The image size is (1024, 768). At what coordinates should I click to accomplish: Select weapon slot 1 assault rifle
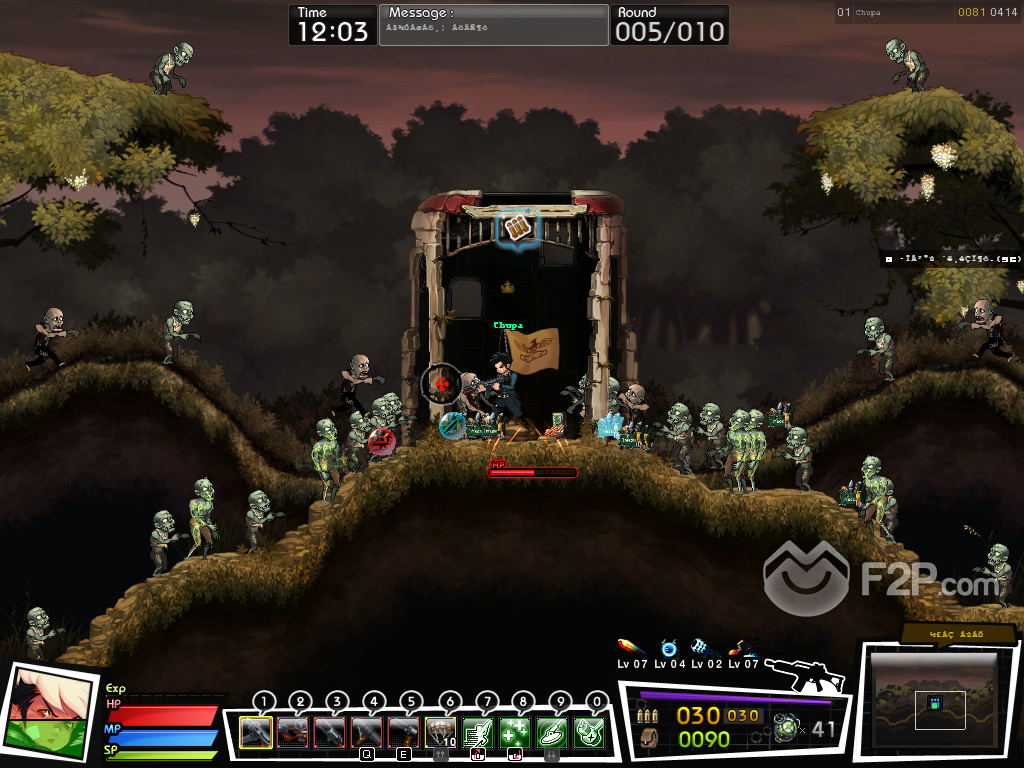click(x=256, y=732)
